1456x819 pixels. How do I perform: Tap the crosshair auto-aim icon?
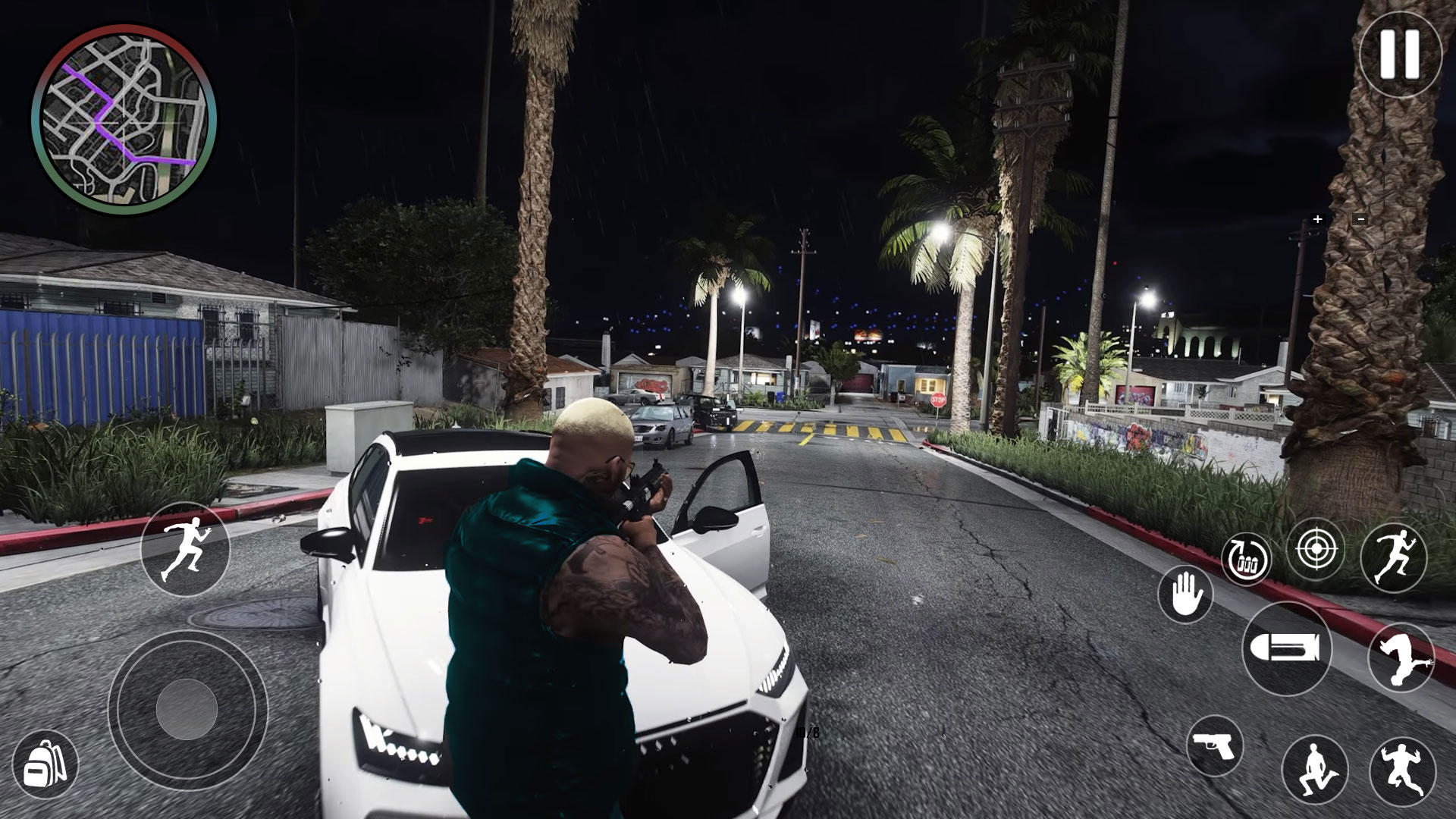pos(1317,548)
